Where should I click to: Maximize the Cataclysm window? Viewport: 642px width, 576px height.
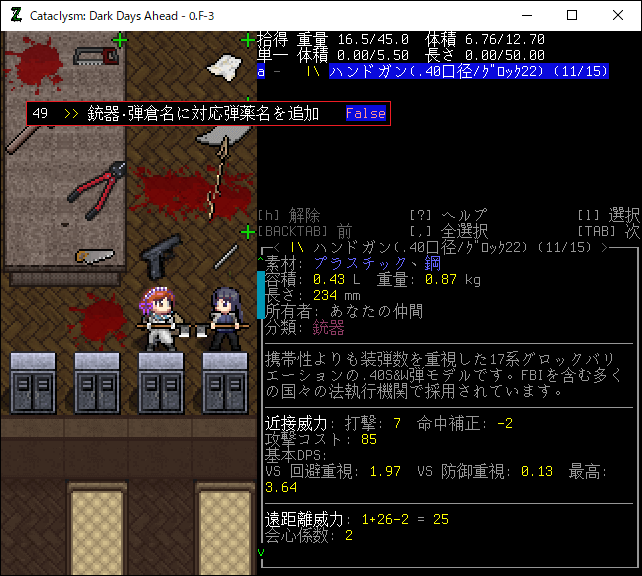[572, 16]
